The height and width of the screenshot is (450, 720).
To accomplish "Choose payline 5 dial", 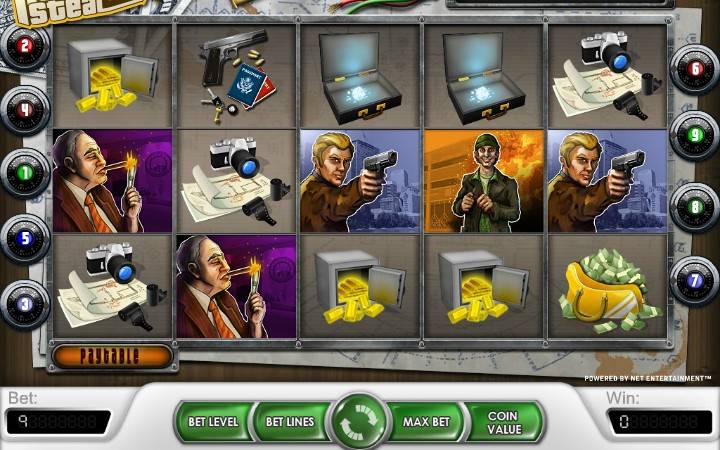I will point(25,238).
